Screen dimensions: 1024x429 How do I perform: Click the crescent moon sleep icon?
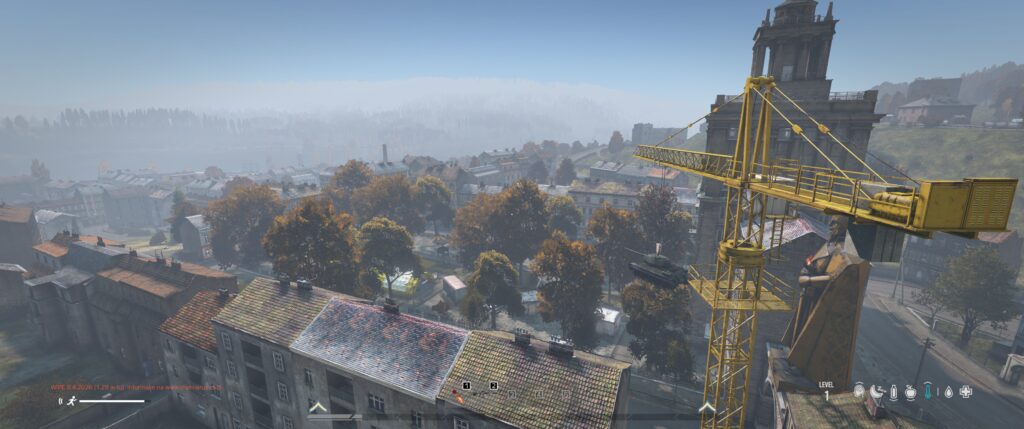click(876, 392)
